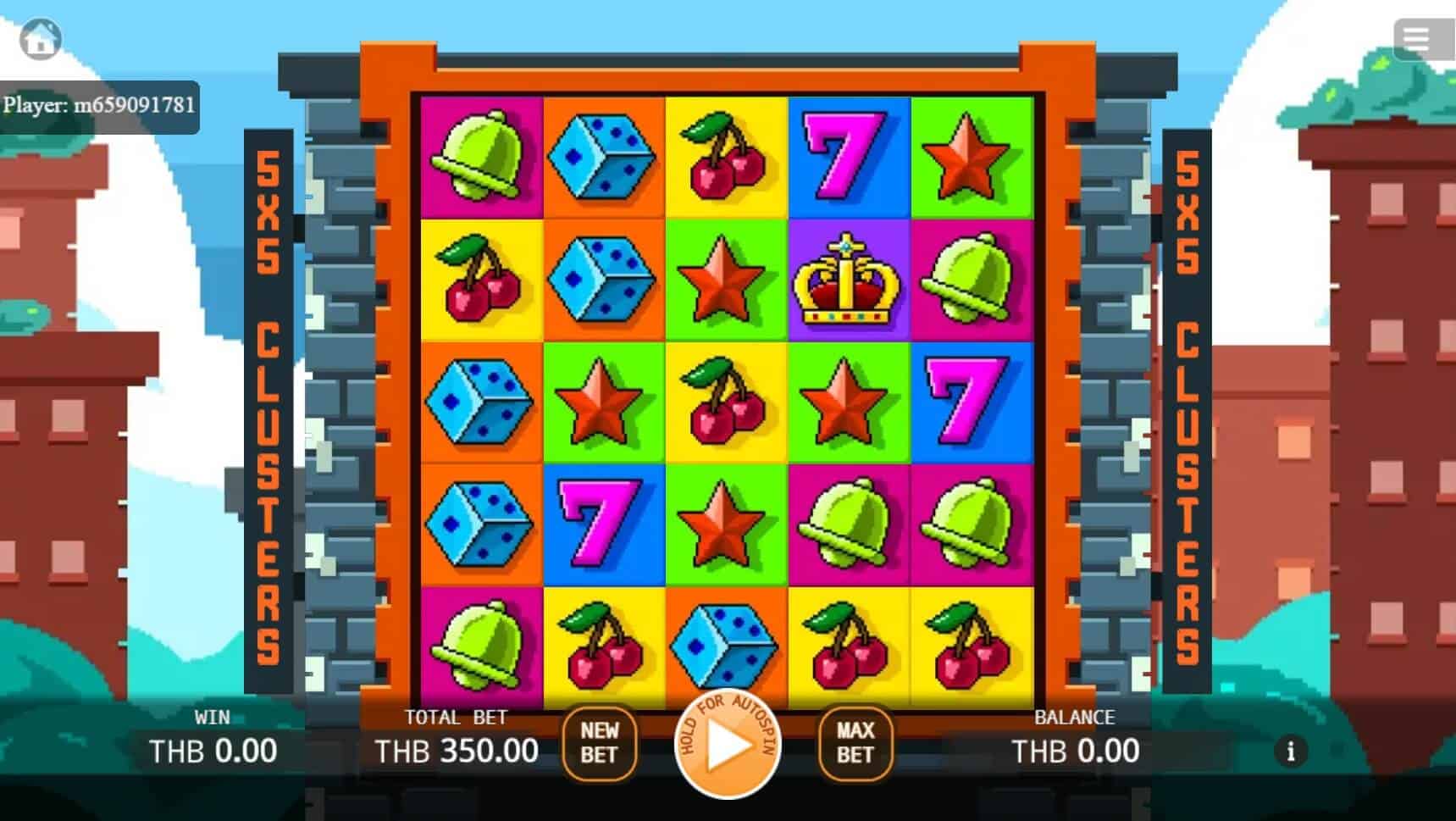Open the game information panel via the i icon
Image resolution: width=1456 pixels, height=821 pixels.
tap(1291, 751)
